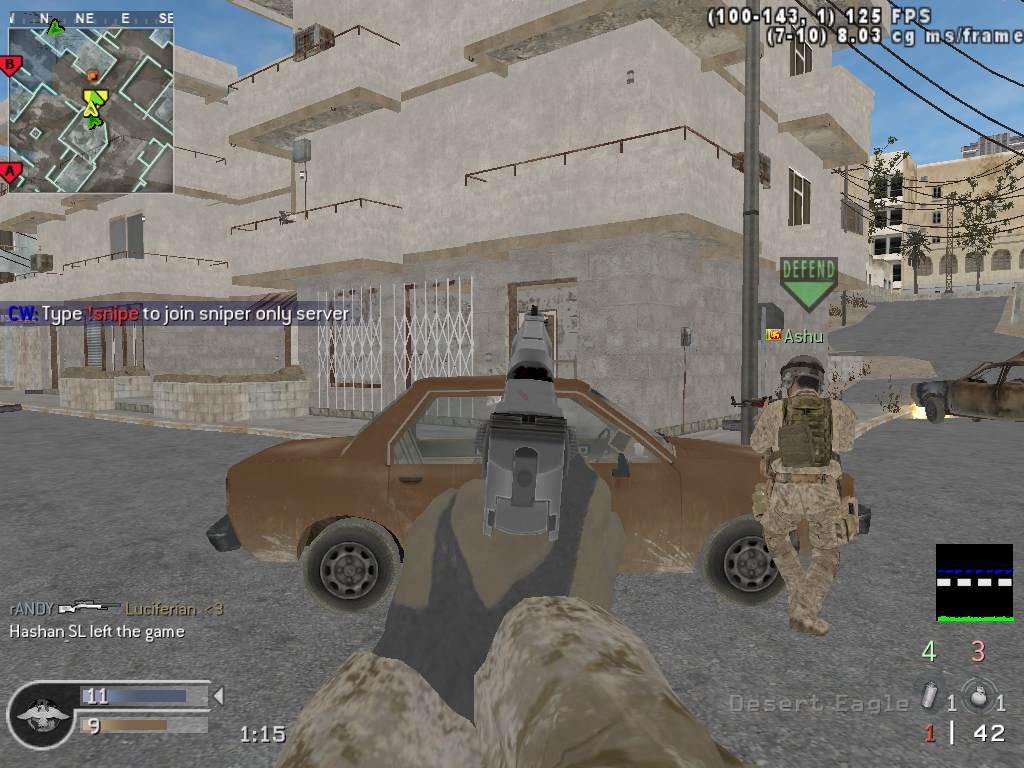Select the A objective marker on minimap
1024x768 pixels.
11,172
